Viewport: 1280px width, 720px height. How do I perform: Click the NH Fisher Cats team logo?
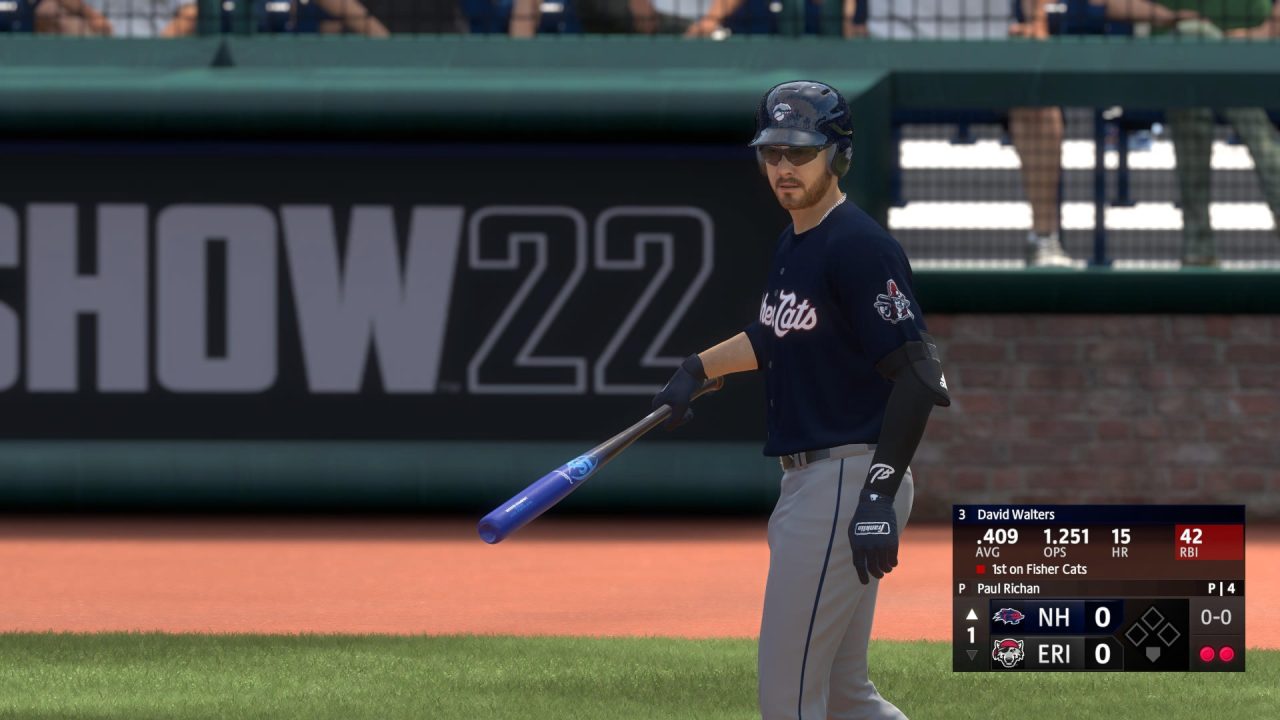(x=1007, y=616)
